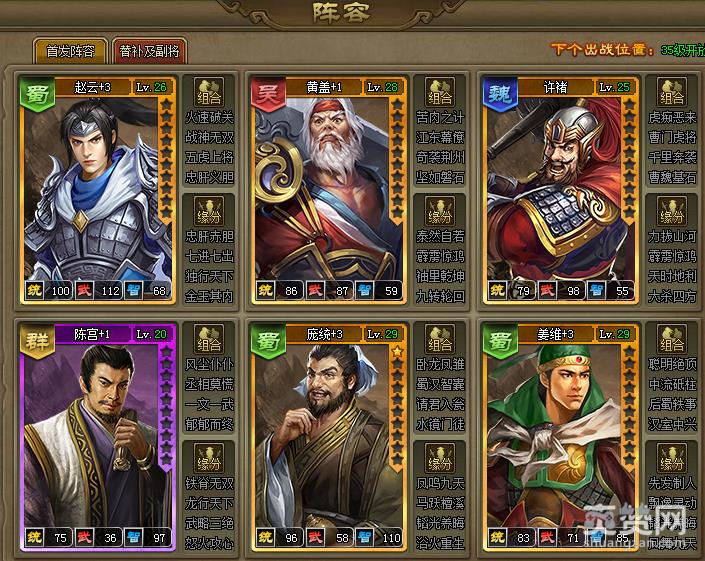View 赵云's 七进七出 fate entry
The width and height of the screenshot is (705, 561).
(210, 257)
